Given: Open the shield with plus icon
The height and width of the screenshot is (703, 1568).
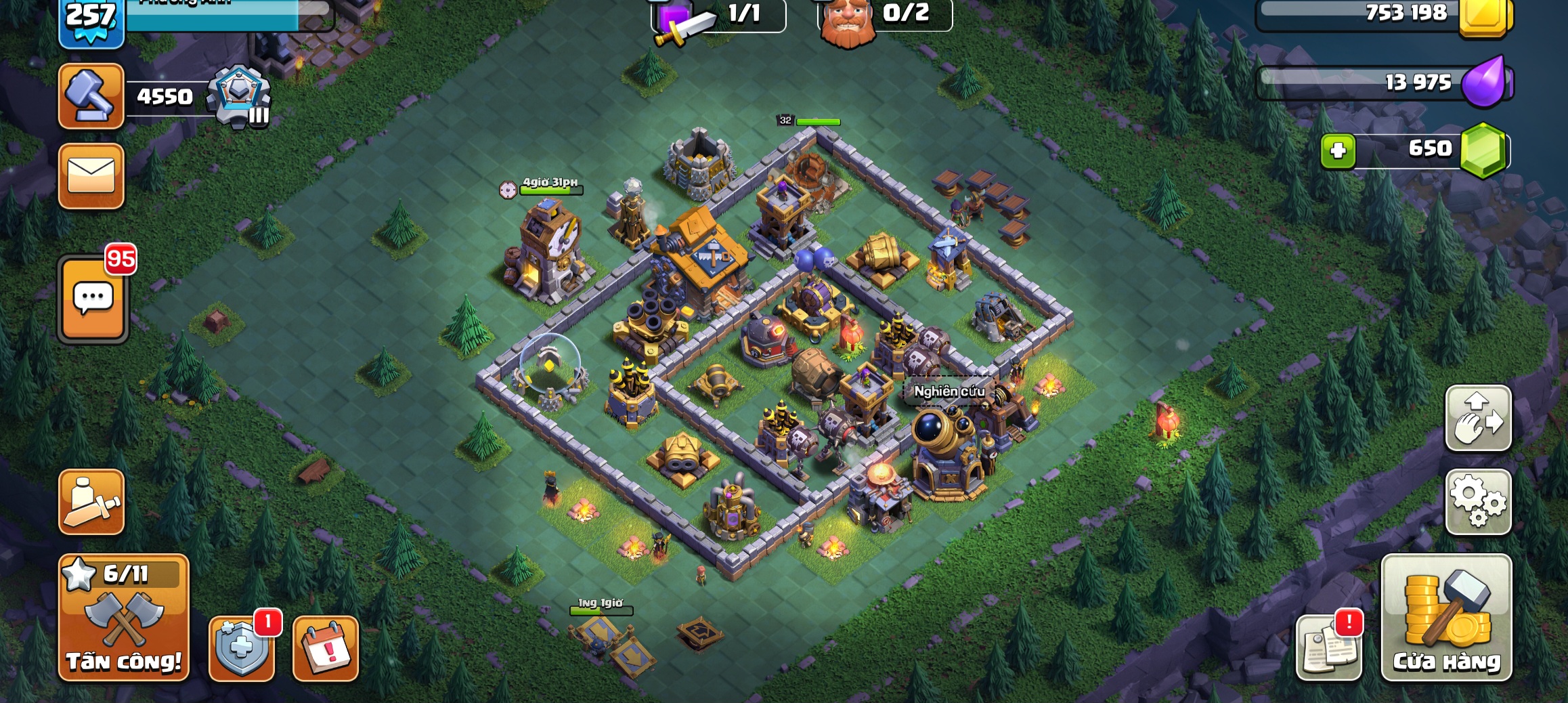Looking at the screenshot, I should 242,647.
